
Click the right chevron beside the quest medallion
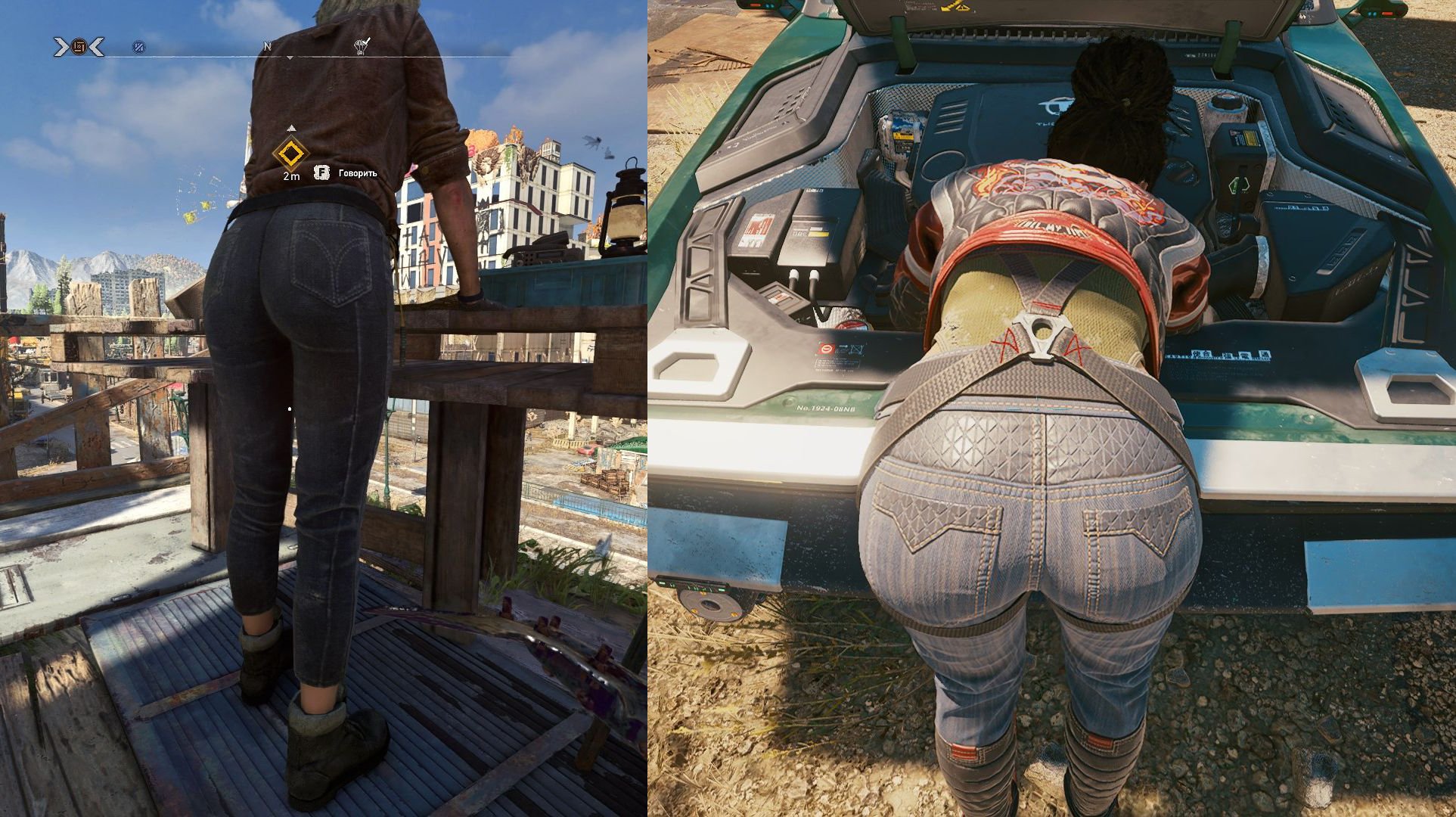[98, 45]
